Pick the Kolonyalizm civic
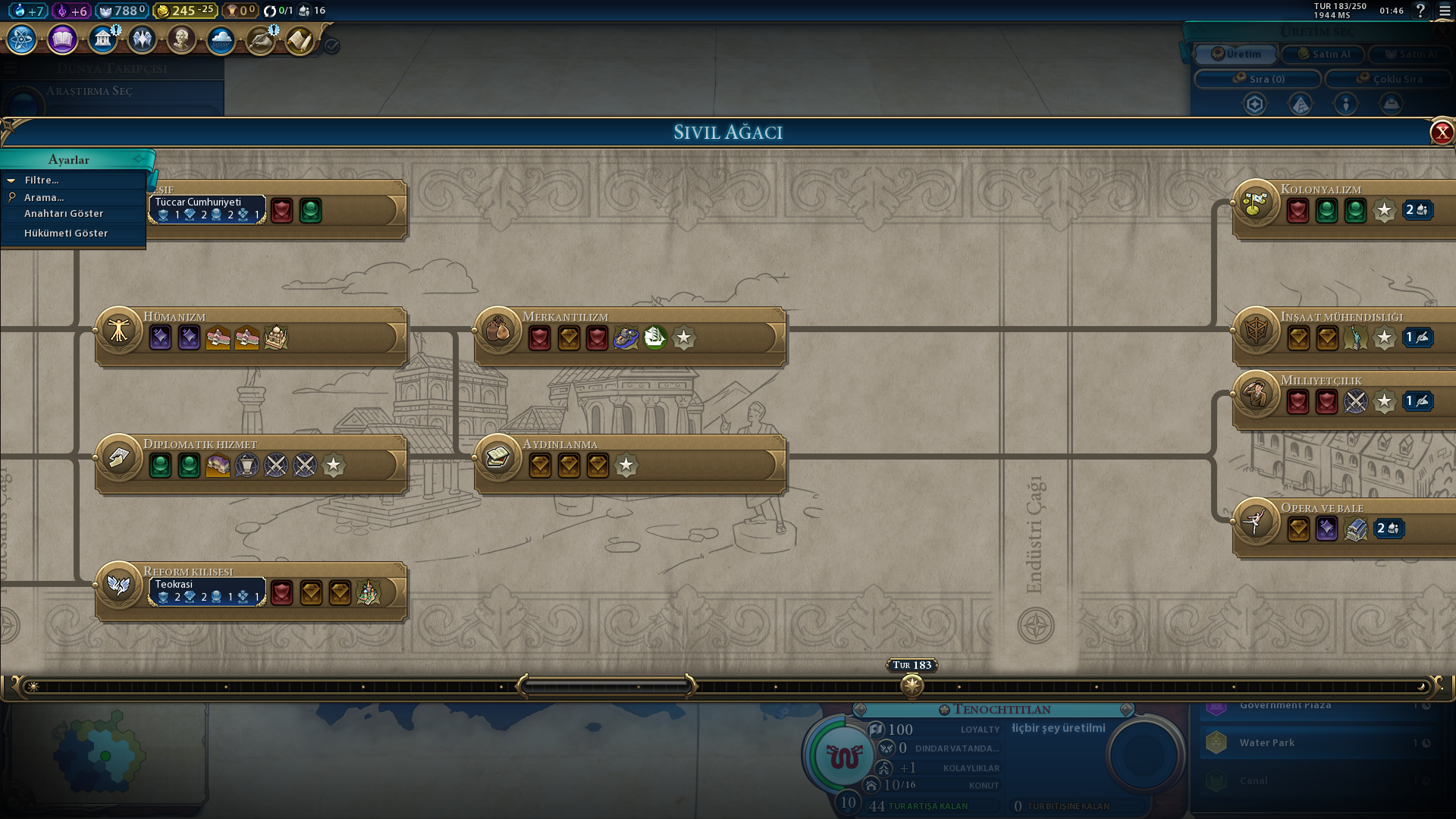This screenshot has width=1456, height=819. coord(1256,204)
